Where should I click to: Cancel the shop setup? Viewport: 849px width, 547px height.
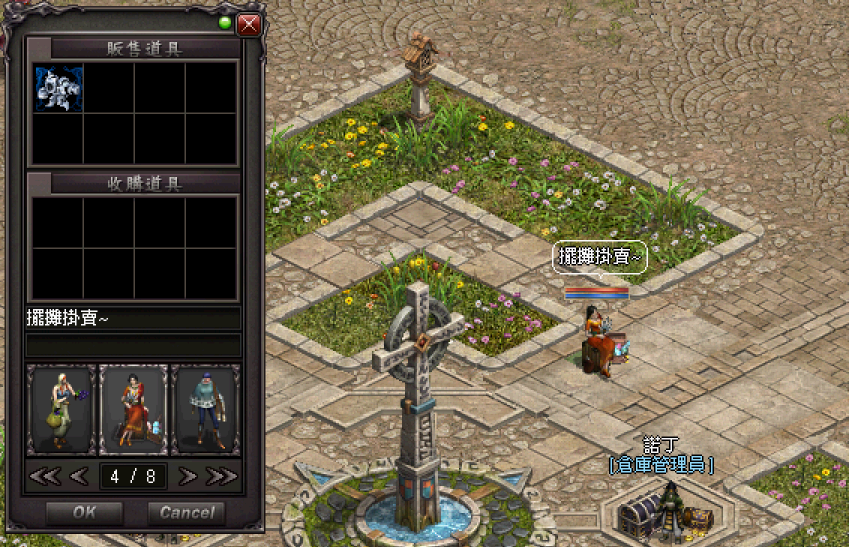click(186, 513)
